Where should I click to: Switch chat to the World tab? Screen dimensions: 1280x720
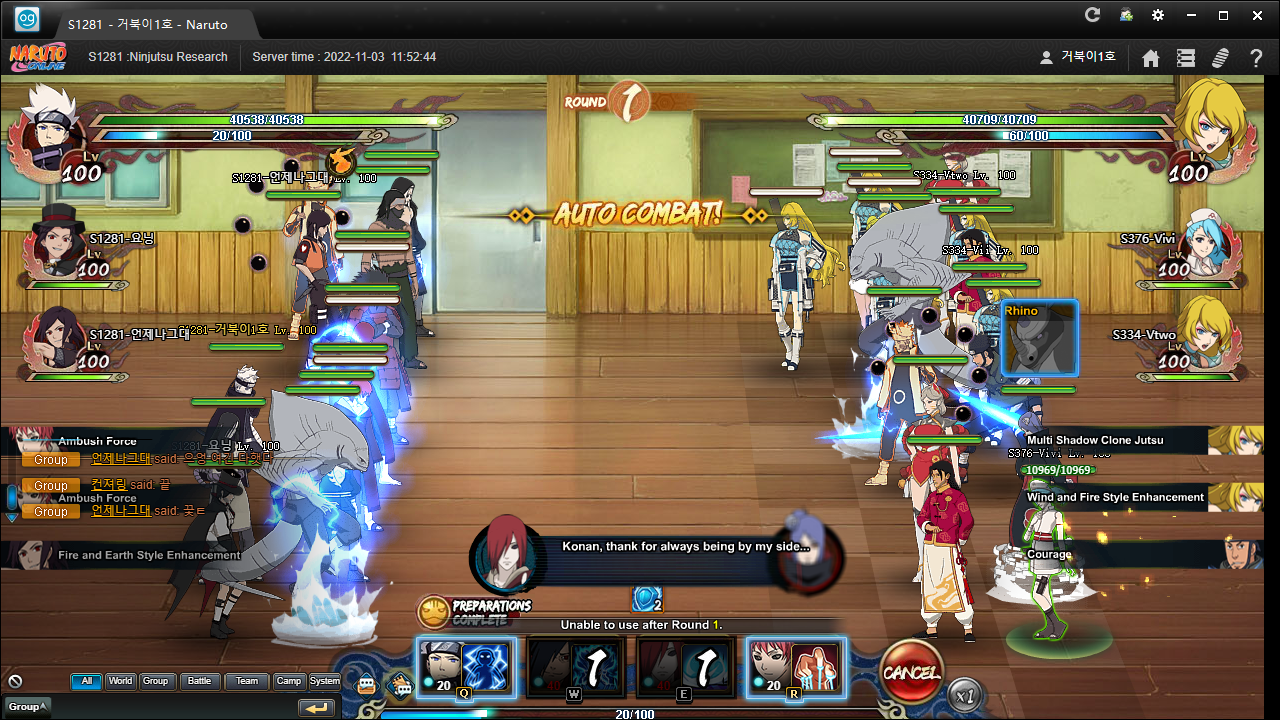[x=121, y=681]
